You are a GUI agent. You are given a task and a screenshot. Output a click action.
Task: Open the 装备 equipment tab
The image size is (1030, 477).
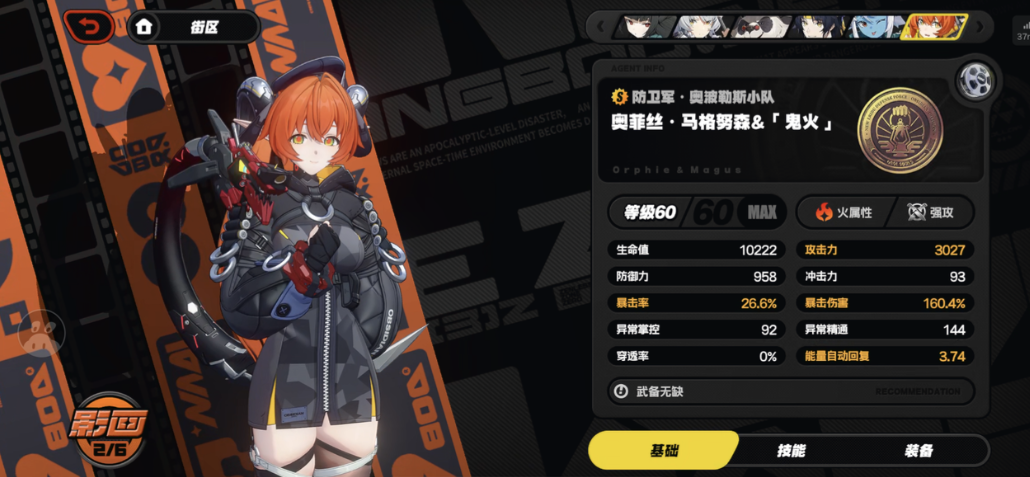click(917, 451)
